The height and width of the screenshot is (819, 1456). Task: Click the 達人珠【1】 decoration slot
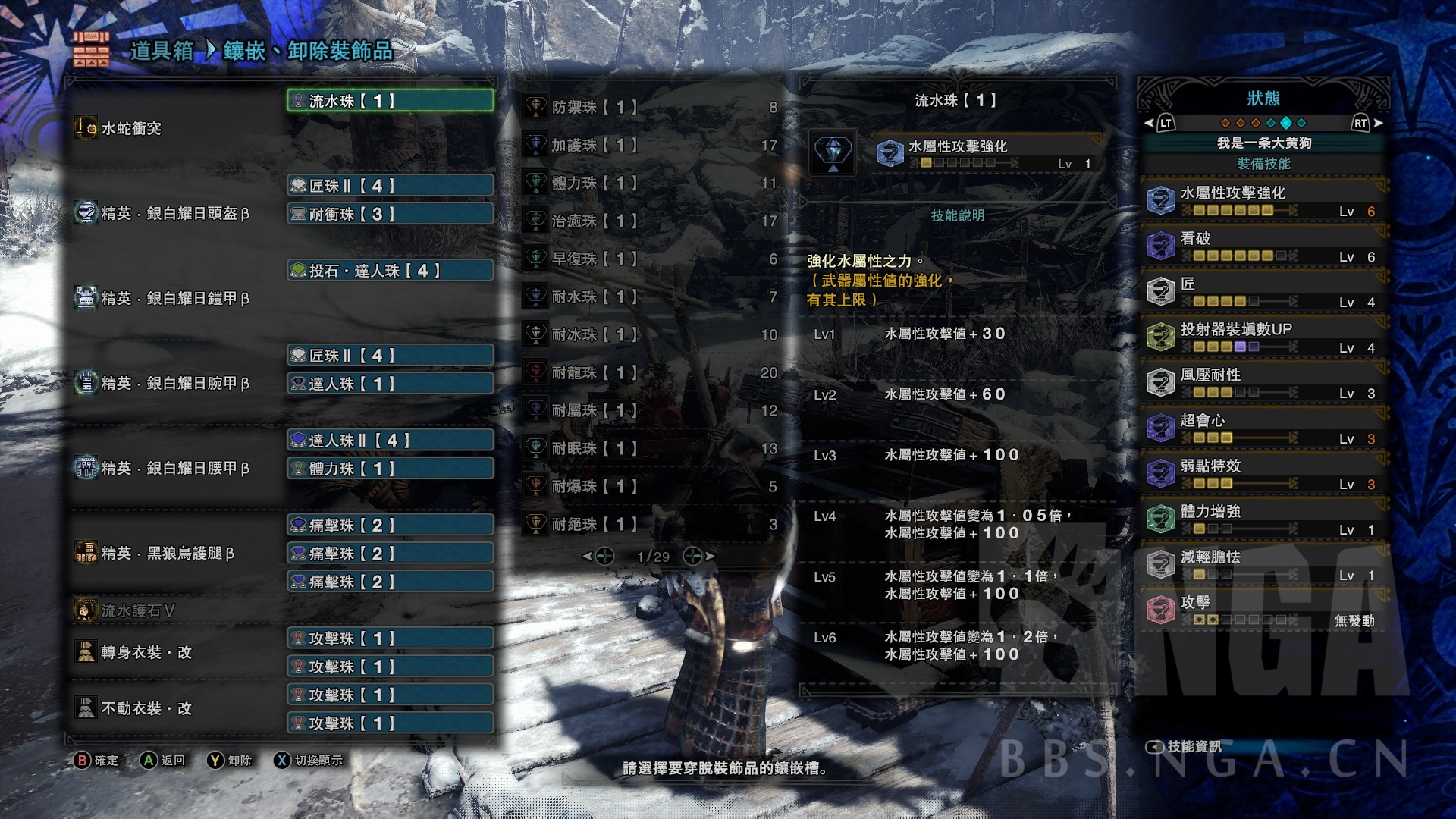390,384
